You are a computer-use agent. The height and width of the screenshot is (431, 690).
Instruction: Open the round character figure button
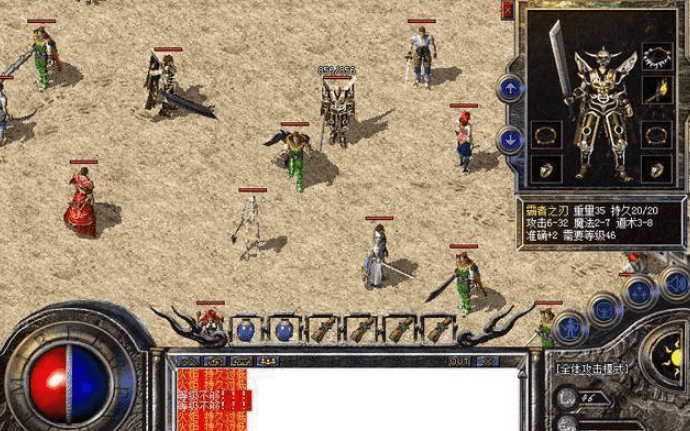click(569, 327)
